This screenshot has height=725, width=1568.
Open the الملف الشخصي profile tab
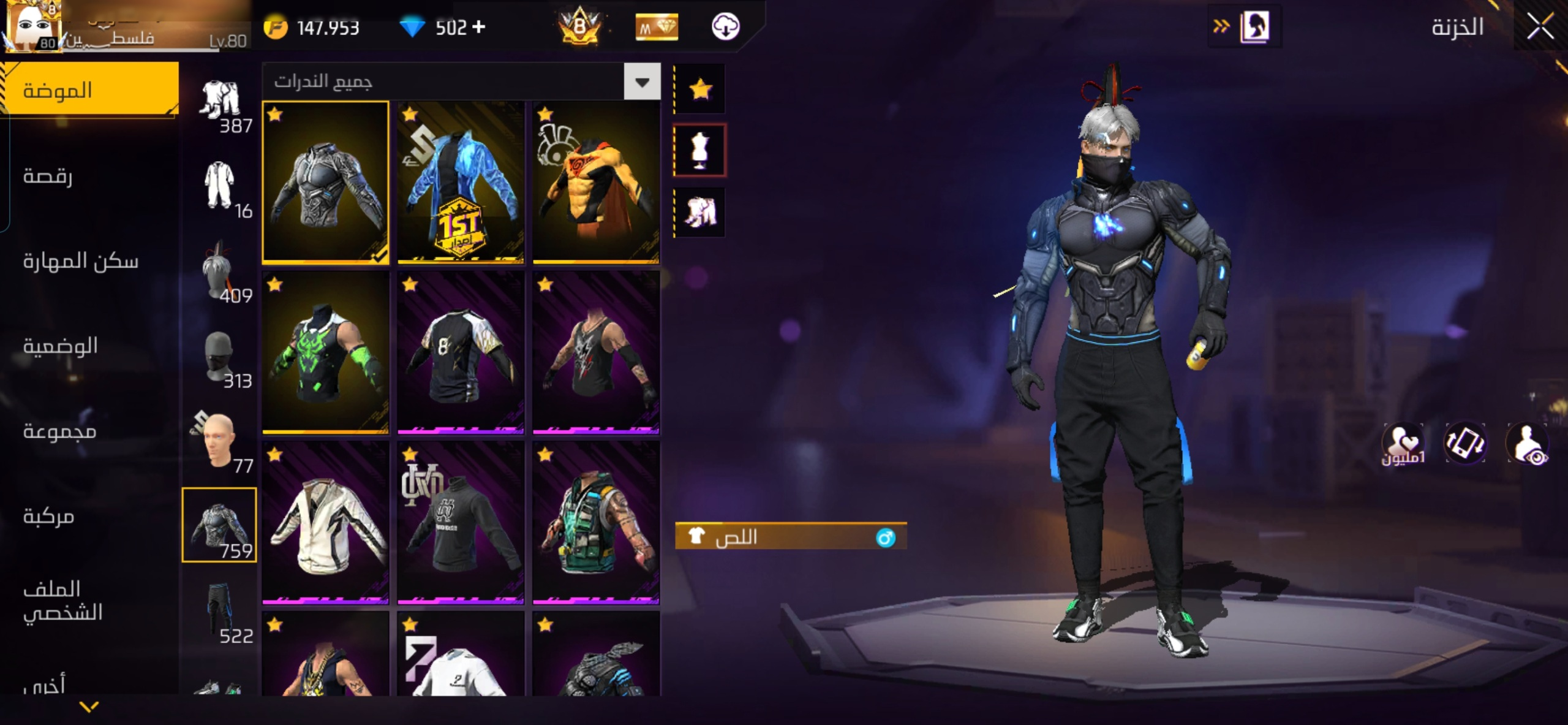[62, 601]
